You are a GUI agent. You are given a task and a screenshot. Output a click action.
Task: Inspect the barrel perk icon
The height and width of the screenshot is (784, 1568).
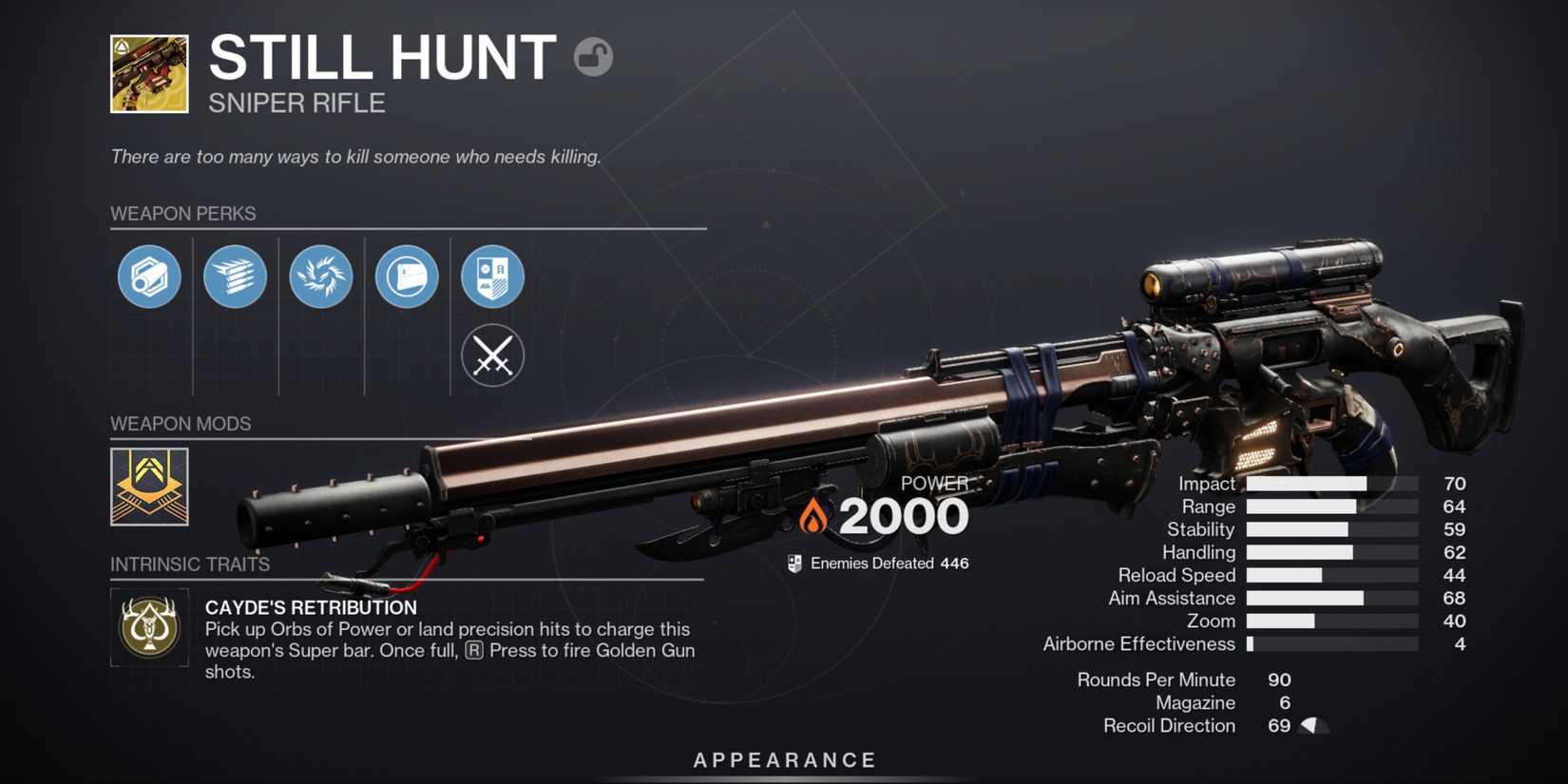149,277
